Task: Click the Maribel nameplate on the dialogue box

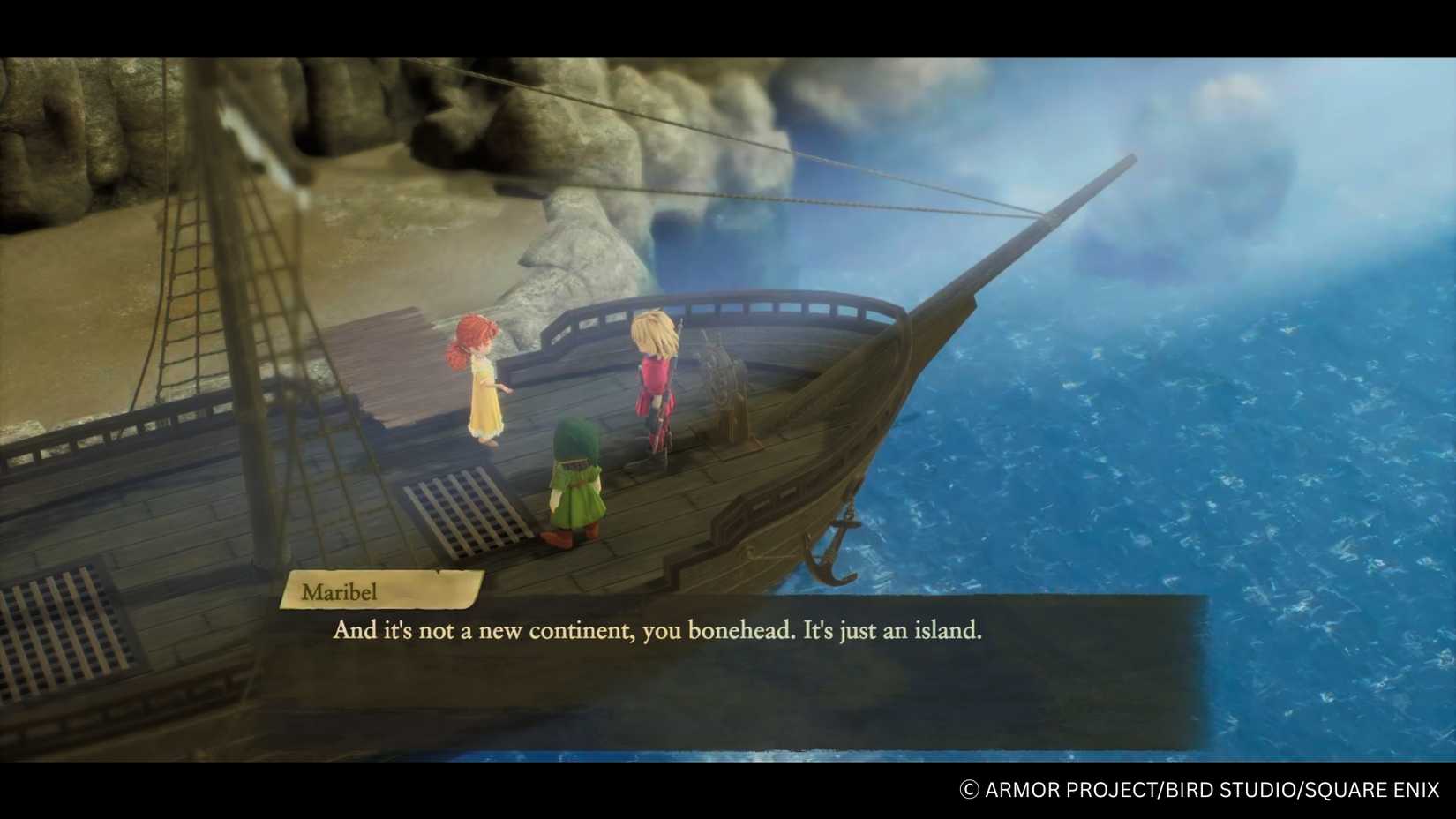Action: (340, 592)
